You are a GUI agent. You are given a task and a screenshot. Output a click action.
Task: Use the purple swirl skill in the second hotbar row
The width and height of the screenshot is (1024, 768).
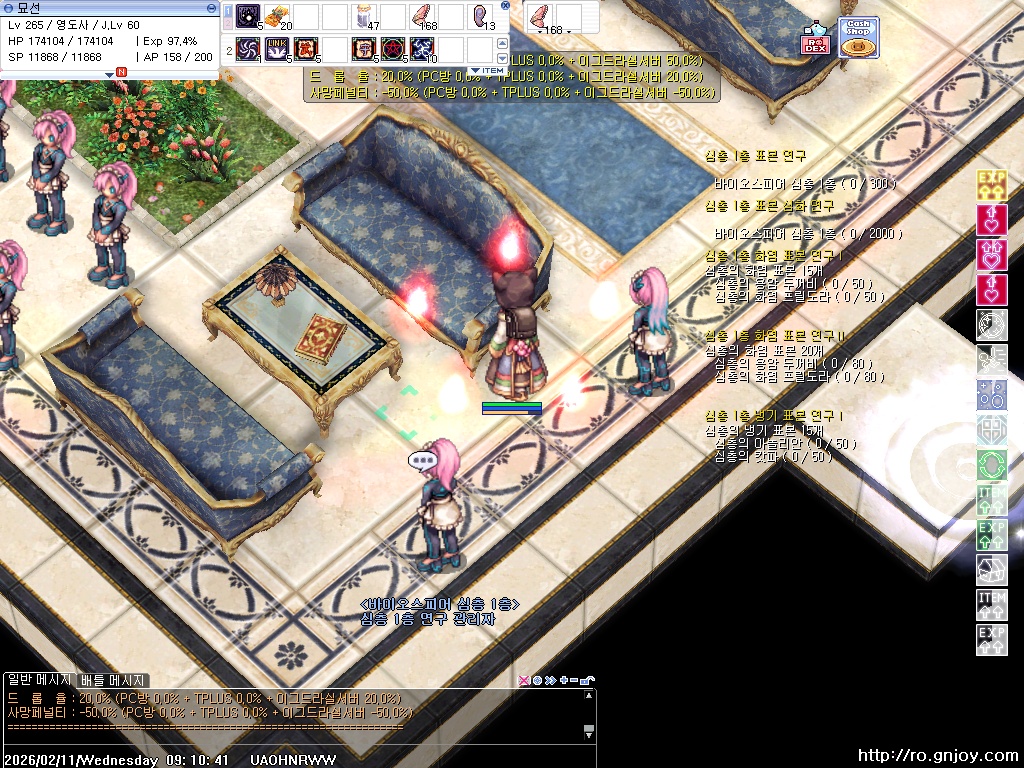click(x=248, y=48)
